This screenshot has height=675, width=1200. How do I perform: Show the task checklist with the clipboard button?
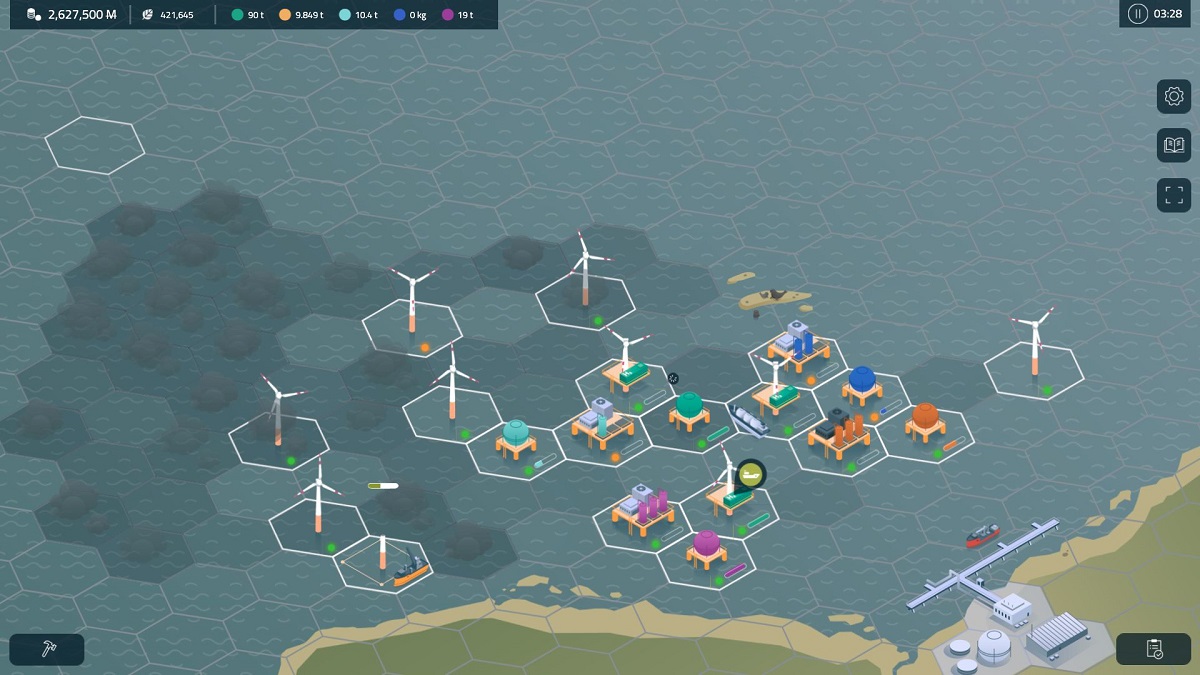pyautogui.click(x=1153, y=649)
